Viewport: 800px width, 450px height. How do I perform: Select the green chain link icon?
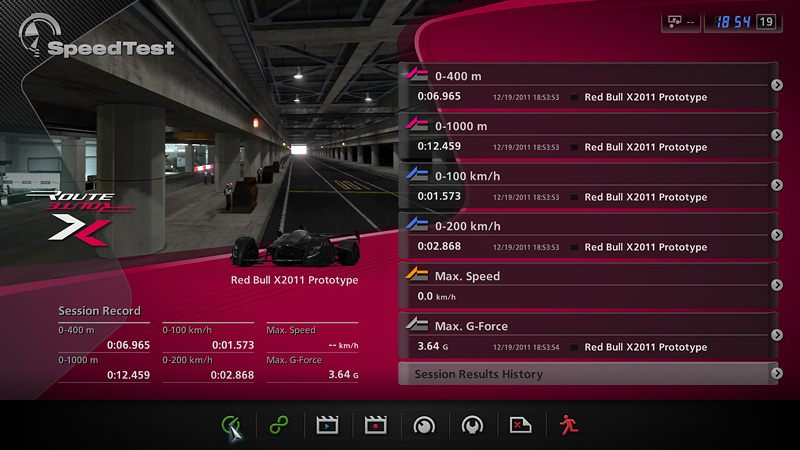click(x=279, y=425)
